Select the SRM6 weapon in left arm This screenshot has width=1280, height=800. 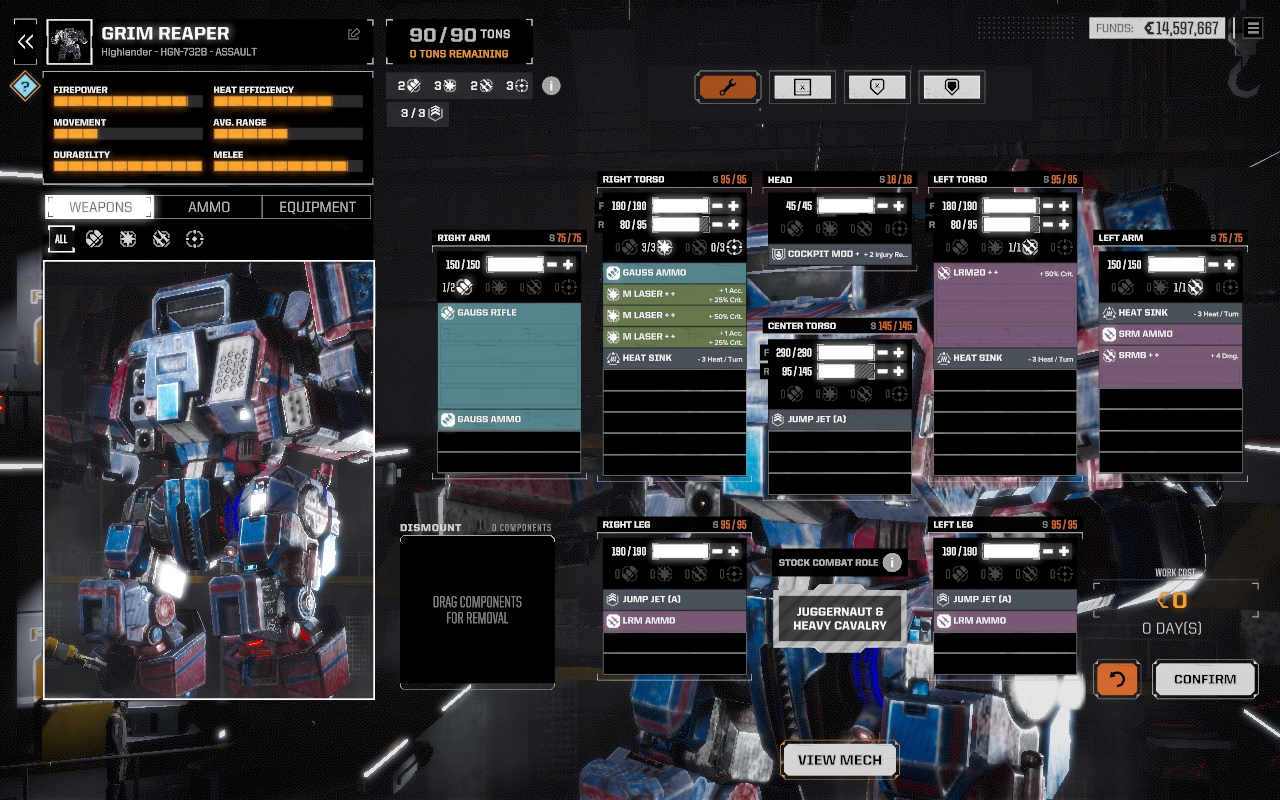pos(1170,356)
